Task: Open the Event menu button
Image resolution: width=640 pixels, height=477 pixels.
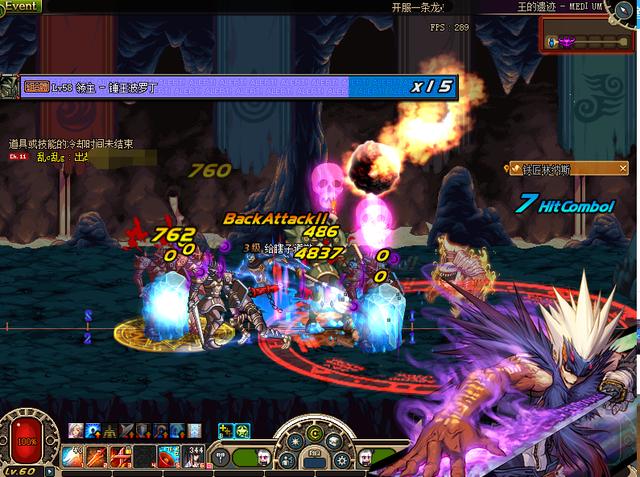Action: pyautogui.click(x=20, y=6)
